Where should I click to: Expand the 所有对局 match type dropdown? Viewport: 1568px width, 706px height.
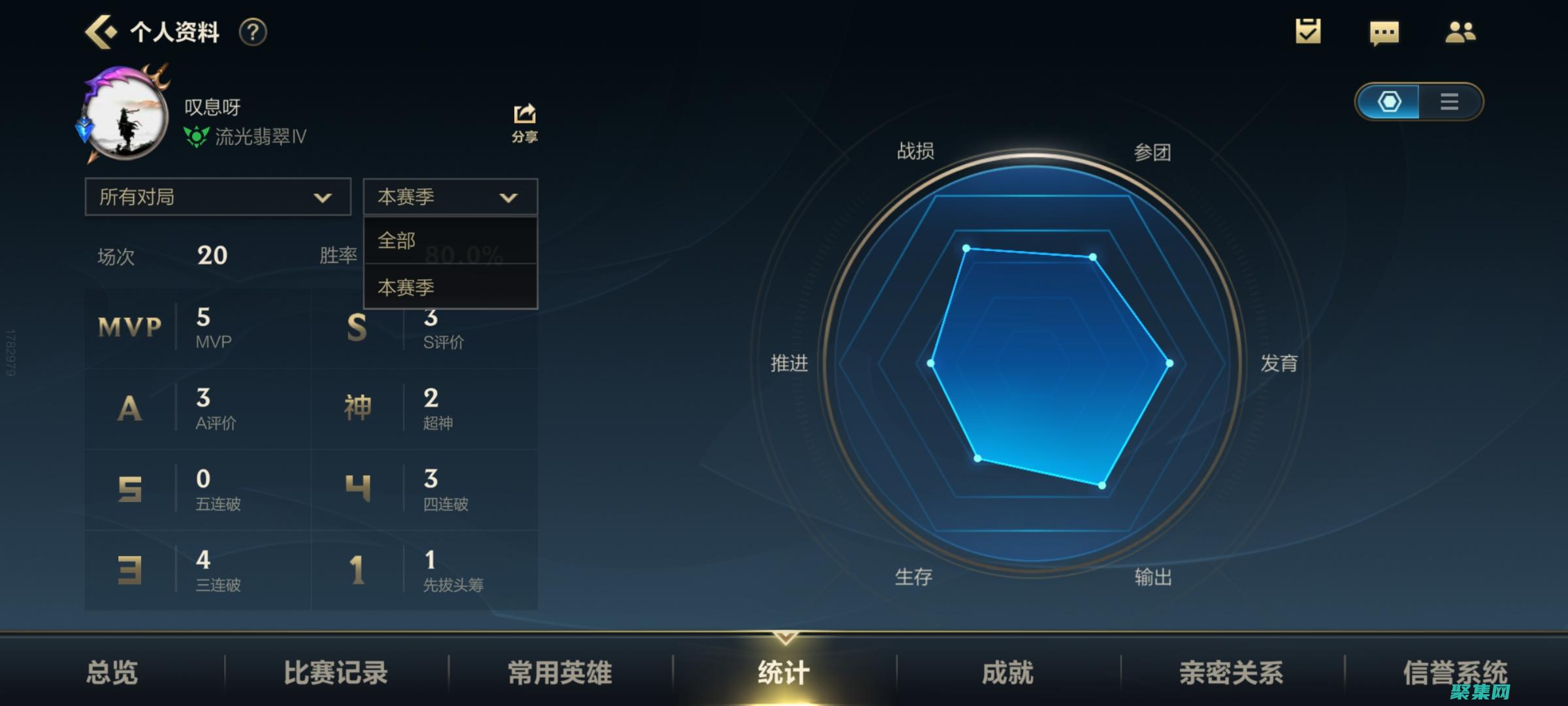pyautogui.click(x=218, y=196)
